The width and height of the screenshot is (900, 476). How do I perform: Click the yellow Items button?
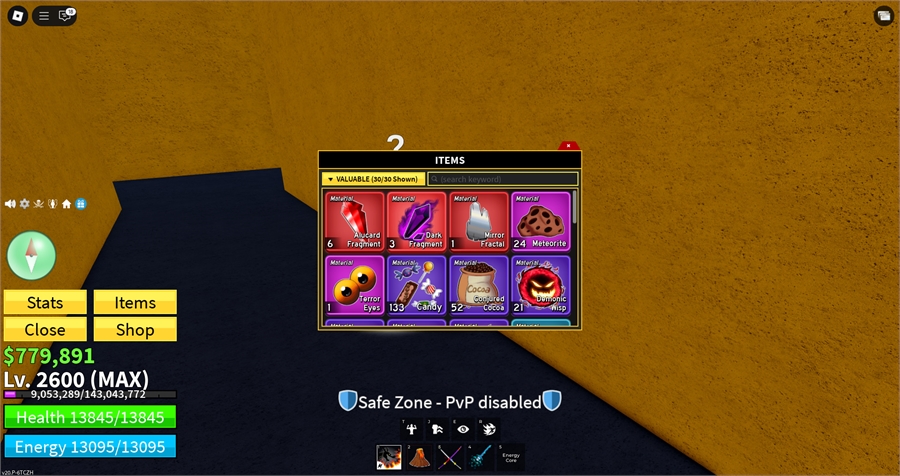[135, 303]
